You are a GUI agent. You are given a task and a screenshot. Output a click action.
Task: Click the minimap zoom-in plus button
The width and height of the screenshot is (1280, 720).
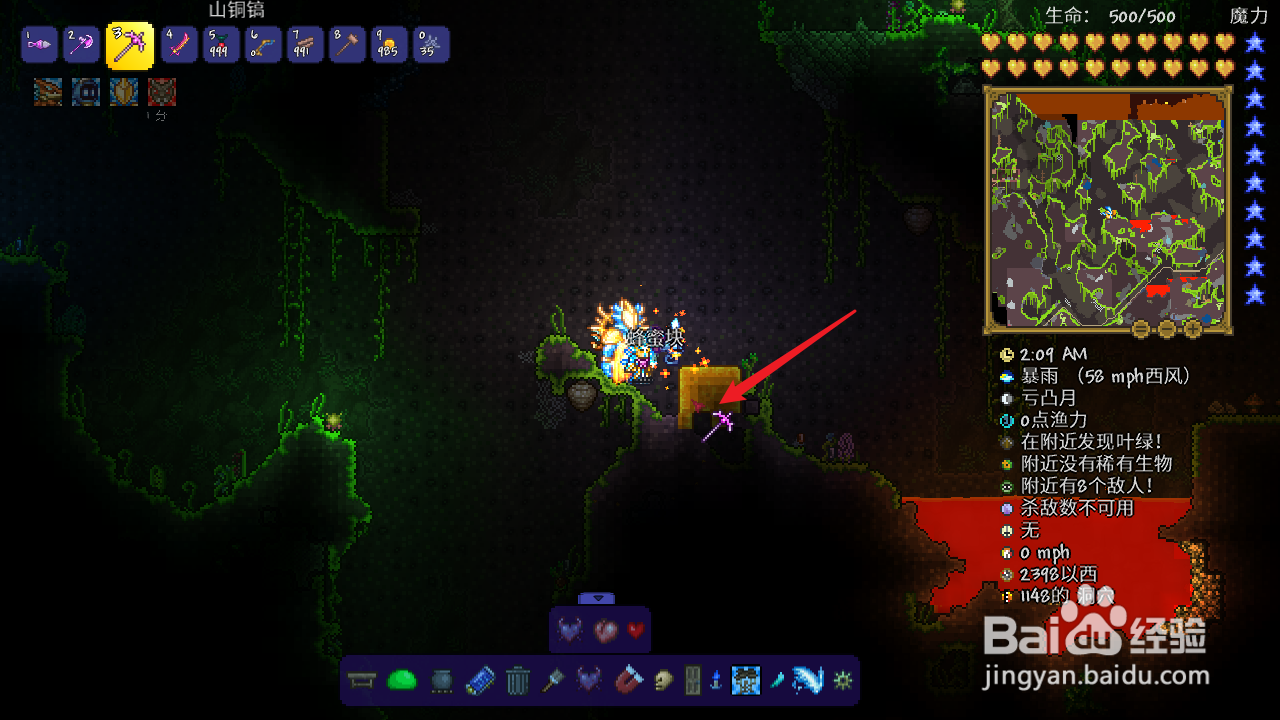pos(1193,327)
